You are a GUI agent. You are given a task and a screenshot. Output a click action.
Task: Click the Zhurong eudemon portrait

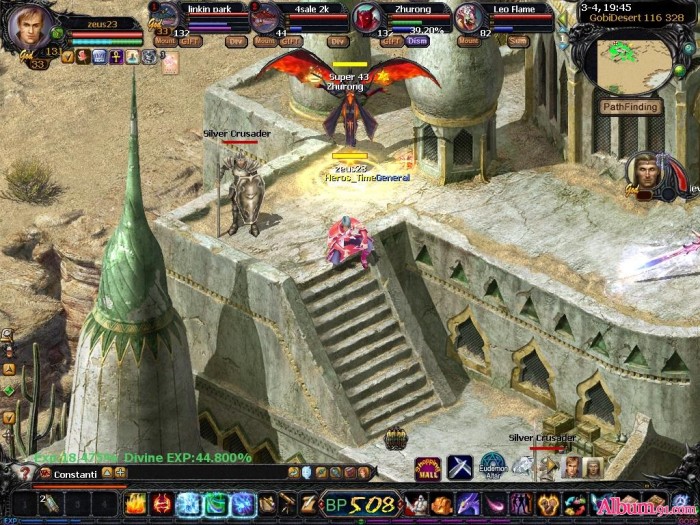[367, 18]
